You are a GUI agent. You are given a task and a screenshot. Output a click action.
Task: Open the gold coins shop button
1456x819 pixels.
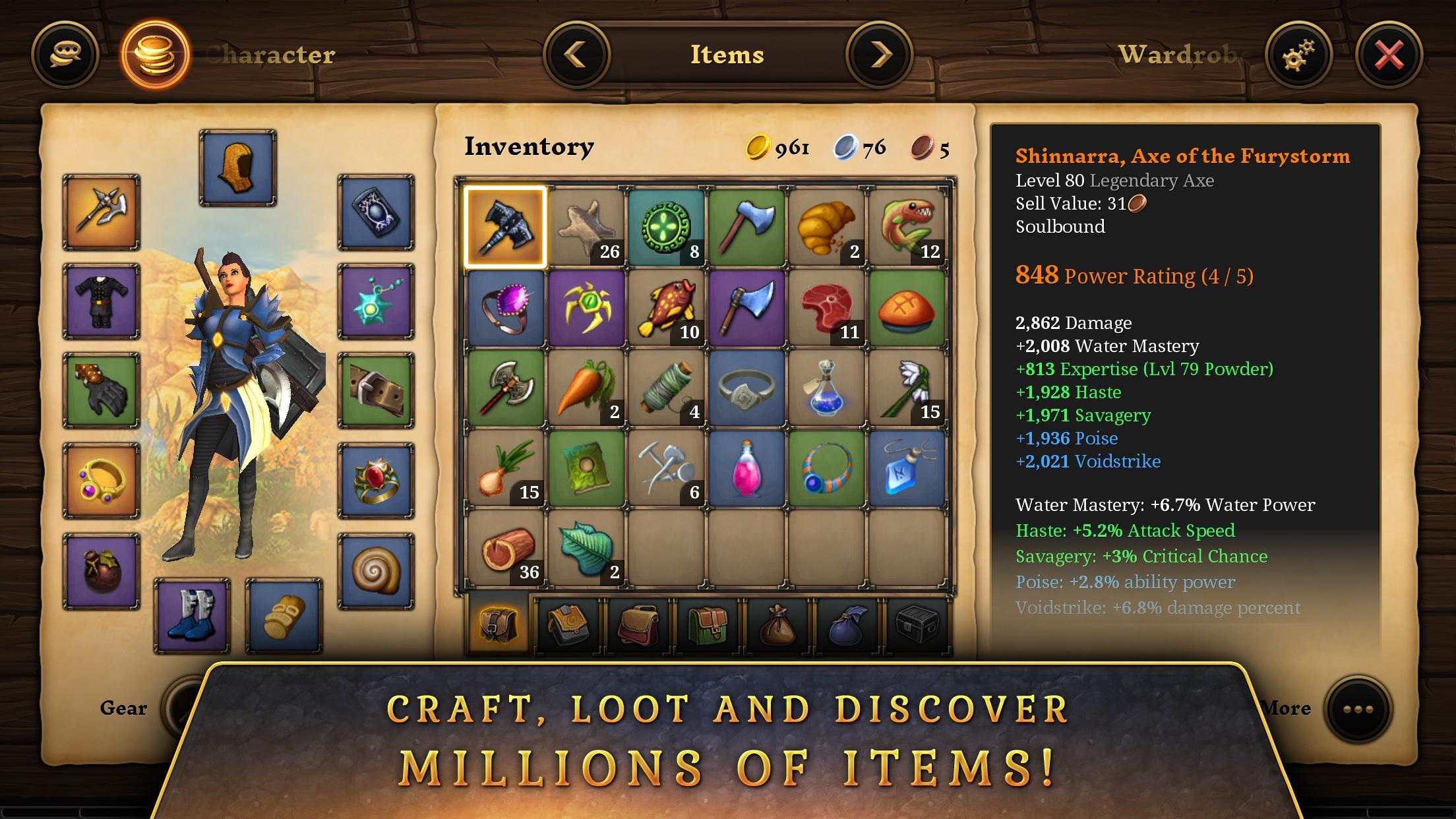[x=155, y=55]
